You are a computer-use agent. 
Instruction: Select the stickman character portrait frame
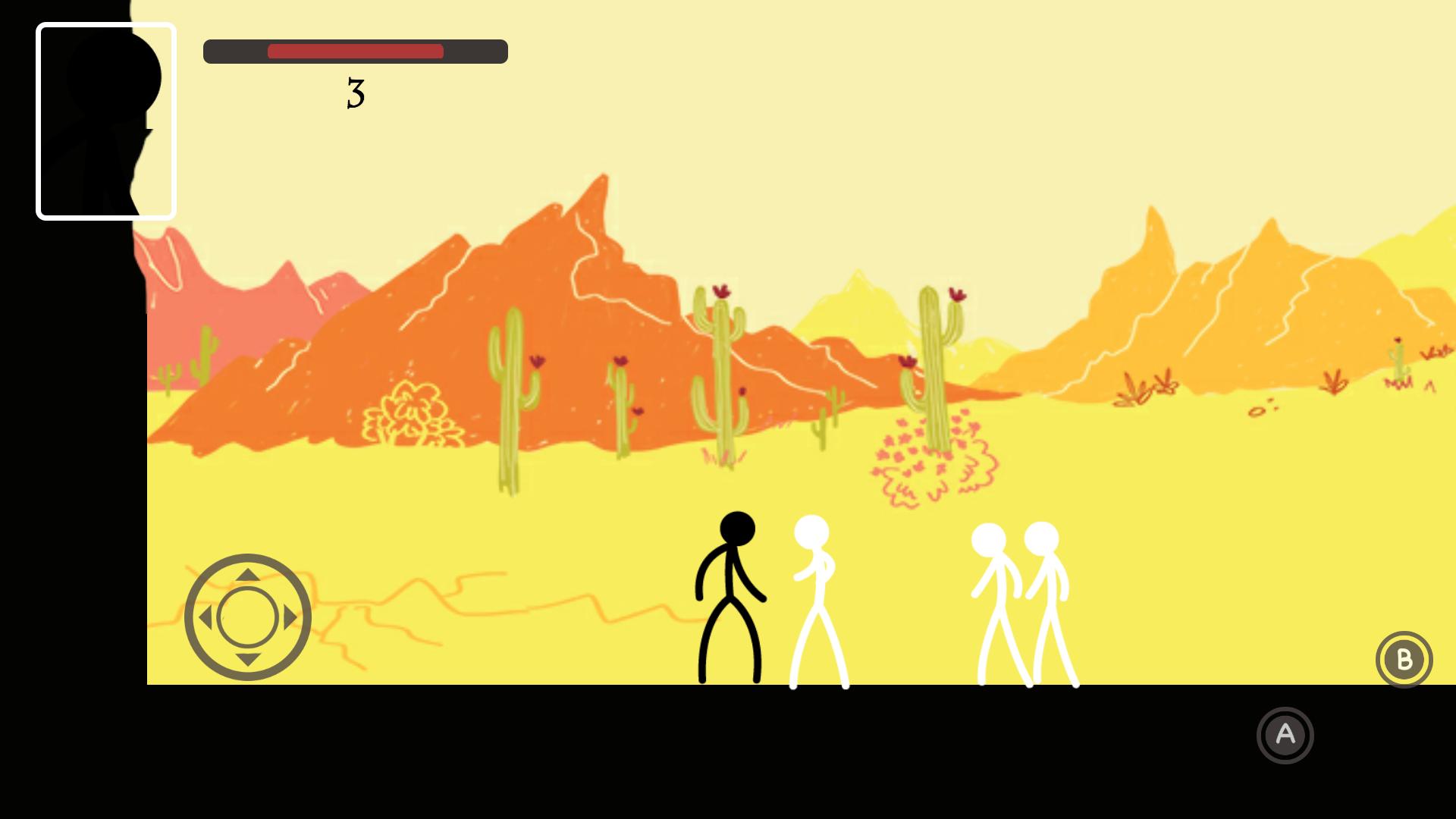tap(106, 121)
